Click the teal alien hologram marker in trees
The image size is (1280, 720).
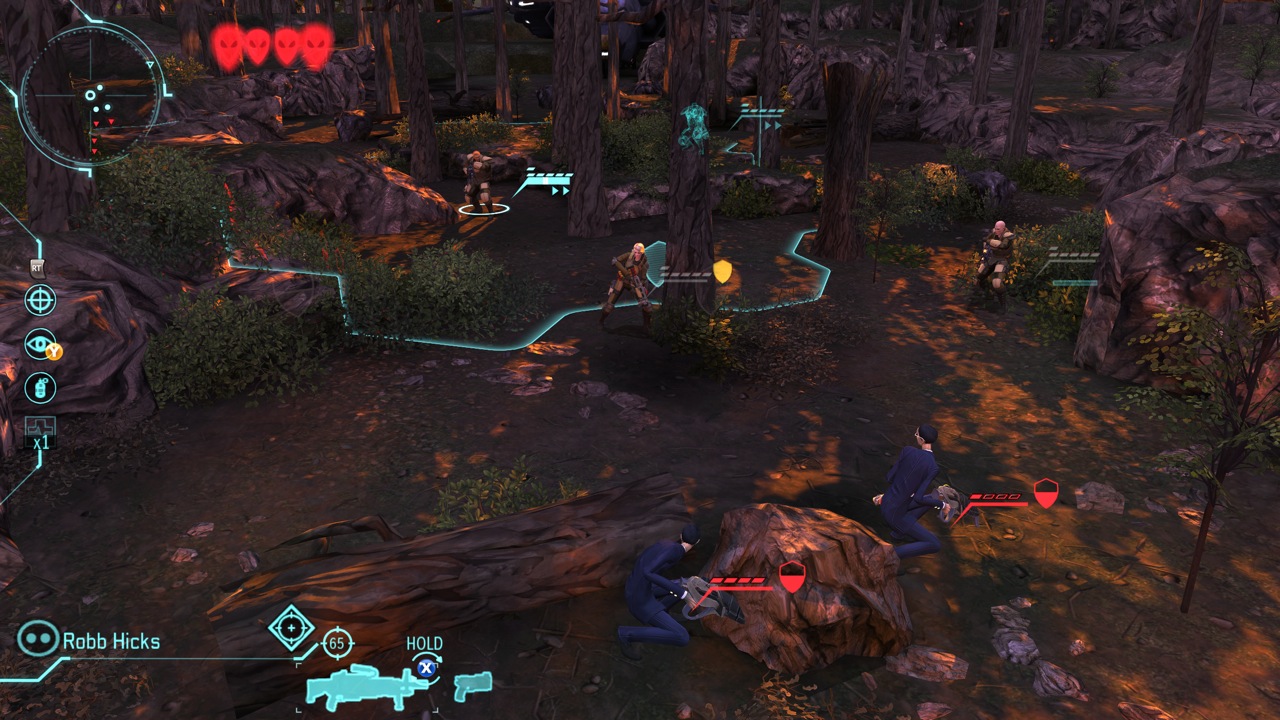[693, 126]
